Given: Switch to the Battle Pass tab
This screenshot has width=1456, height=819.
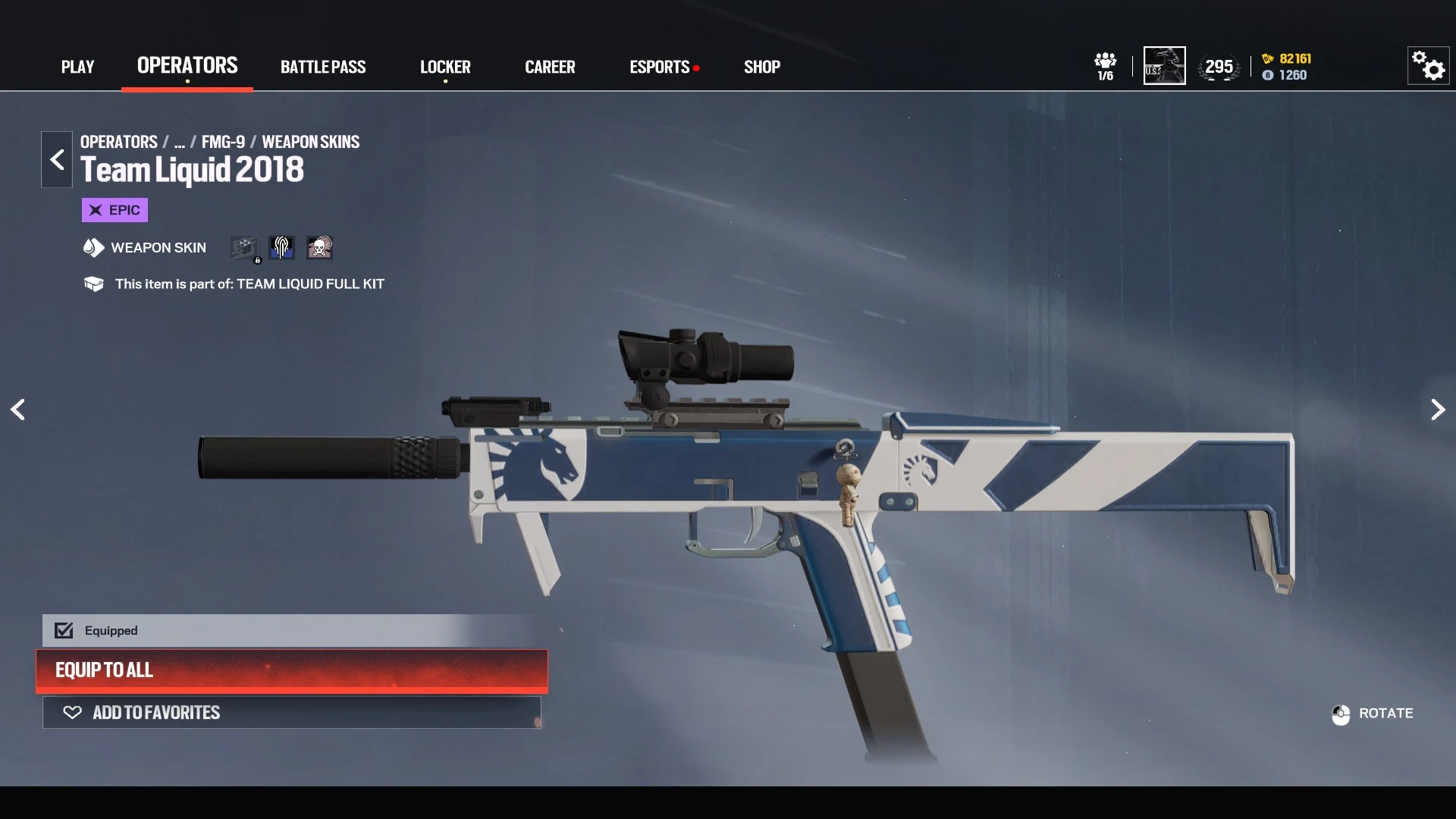Looking at the screenshot, I should [x=323, y=67].
